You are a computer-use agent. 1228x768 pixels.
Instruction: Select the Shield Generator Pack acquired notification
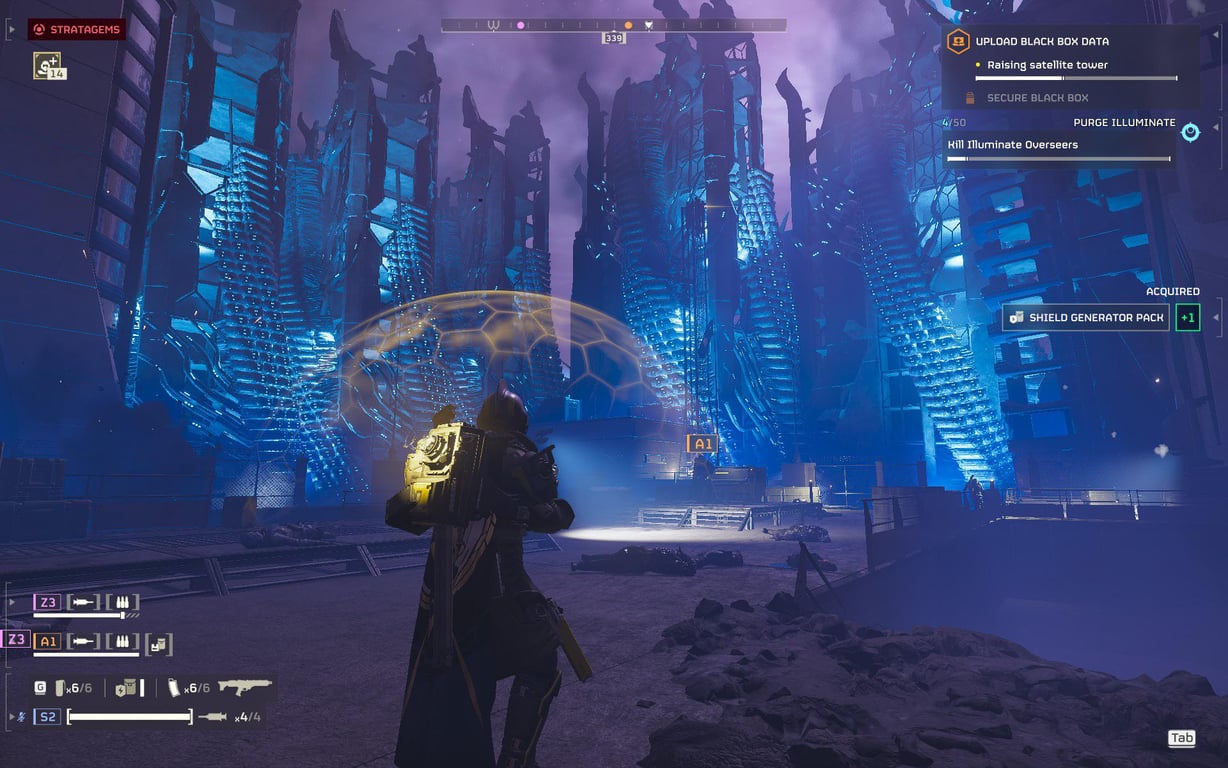coord(1086,318)
